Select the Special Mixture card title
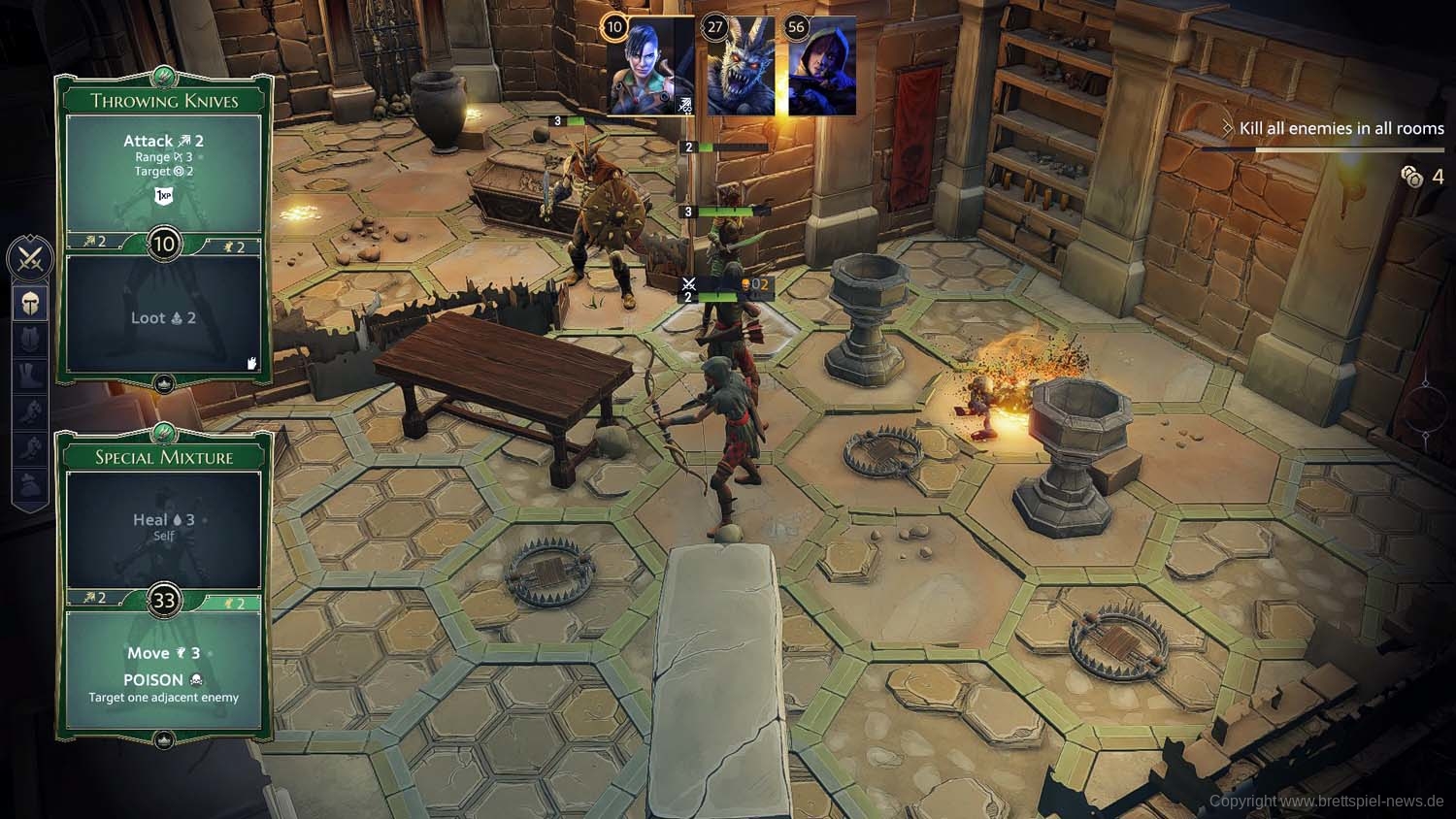This screenshot has width=1456, height=819. point(164,458)
